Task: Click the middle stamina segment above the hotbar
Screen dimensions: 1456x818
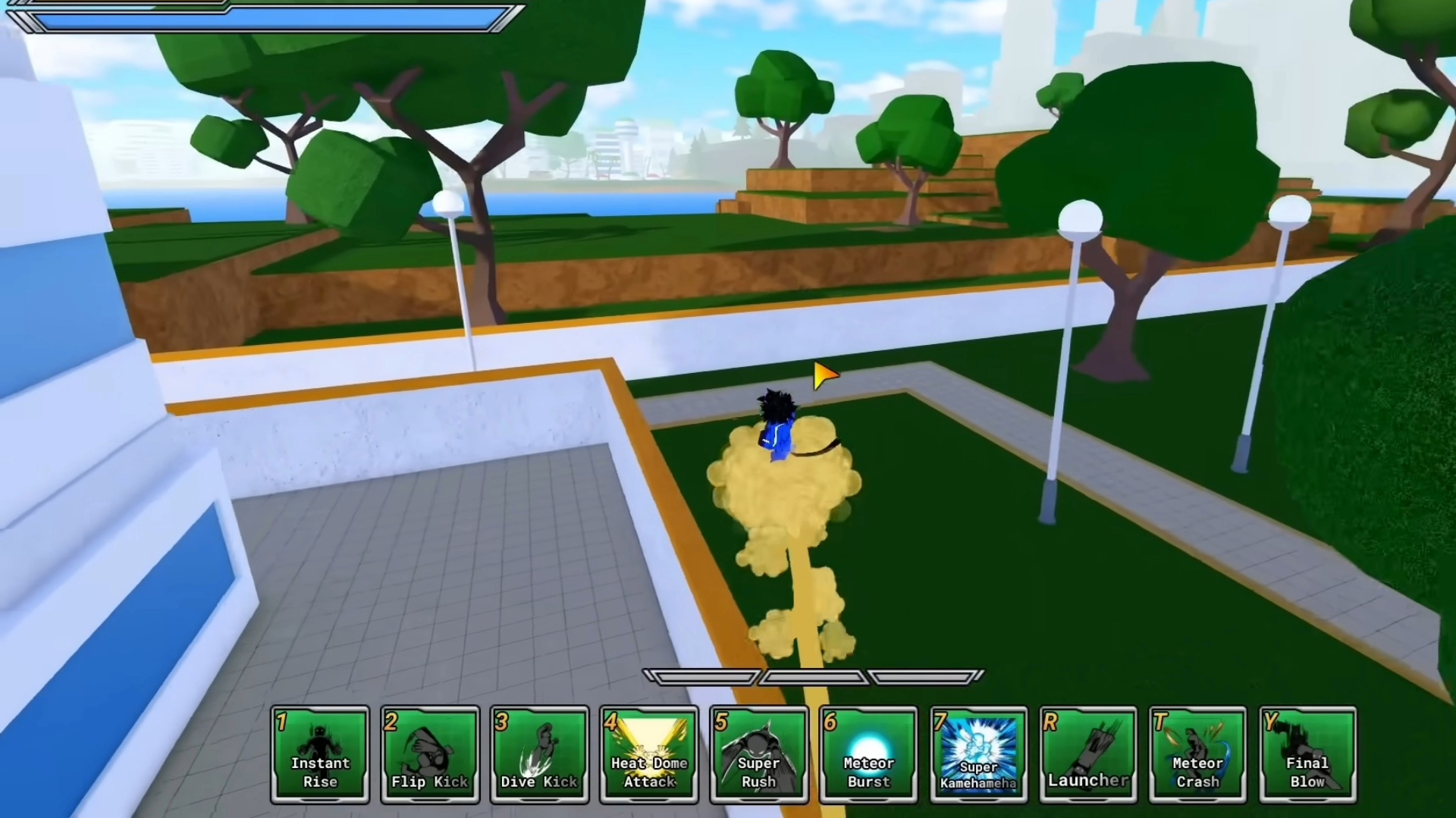Action: click(814, 675)
